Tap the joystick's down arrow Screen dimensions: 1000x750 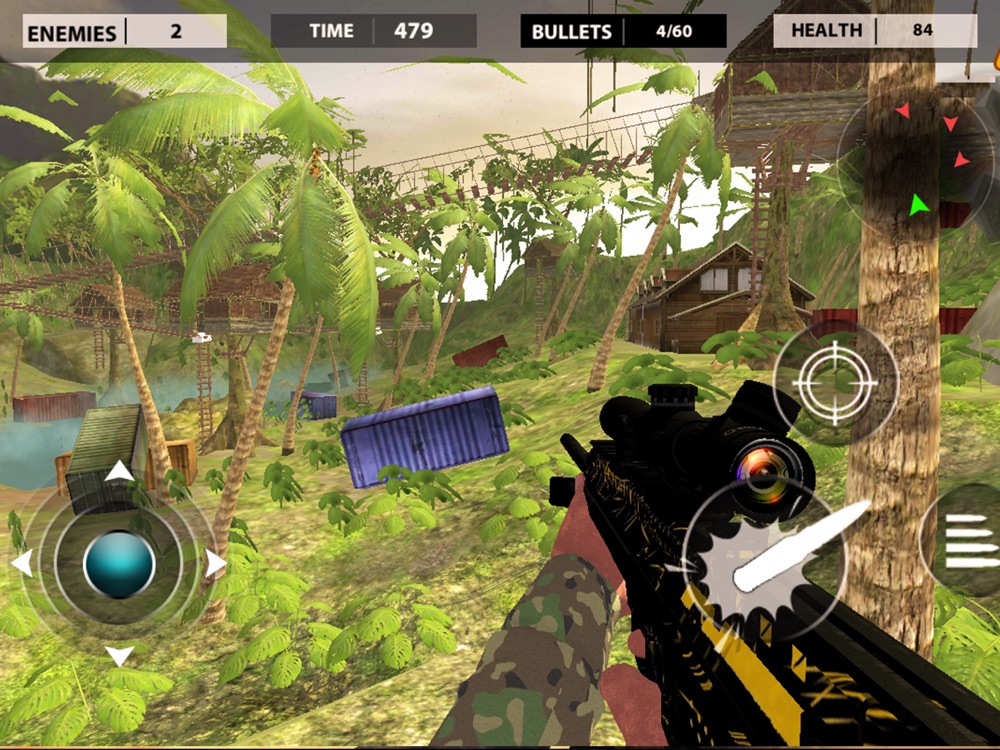click(119, 656)
